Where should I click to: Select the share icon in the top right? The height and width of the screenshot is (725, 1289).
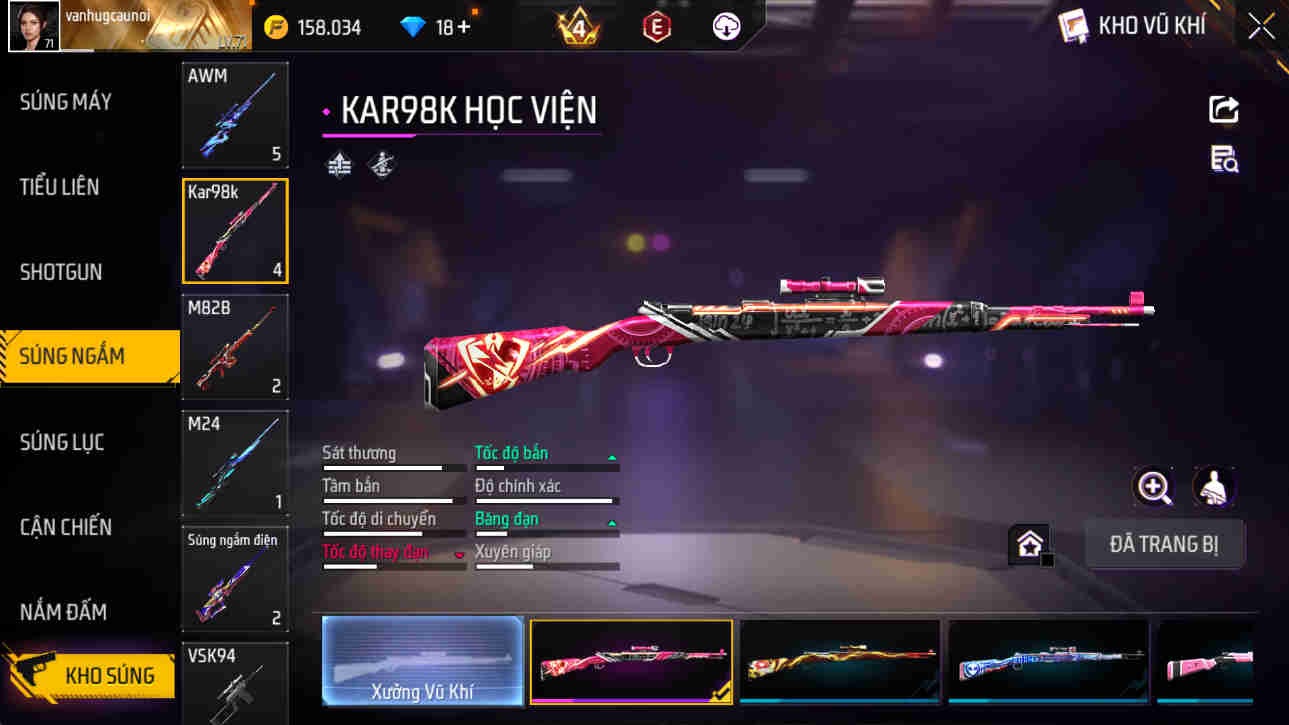(x=1223, y=109)
